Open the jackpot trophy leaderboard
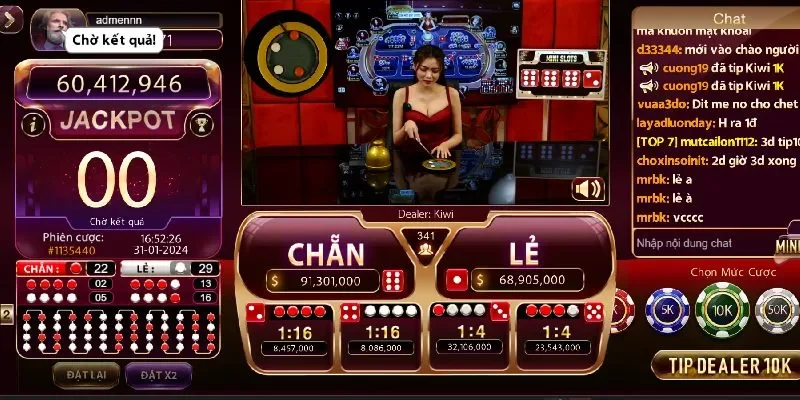The height and width of the screenshot is (400, 800). tap(199, 124)
